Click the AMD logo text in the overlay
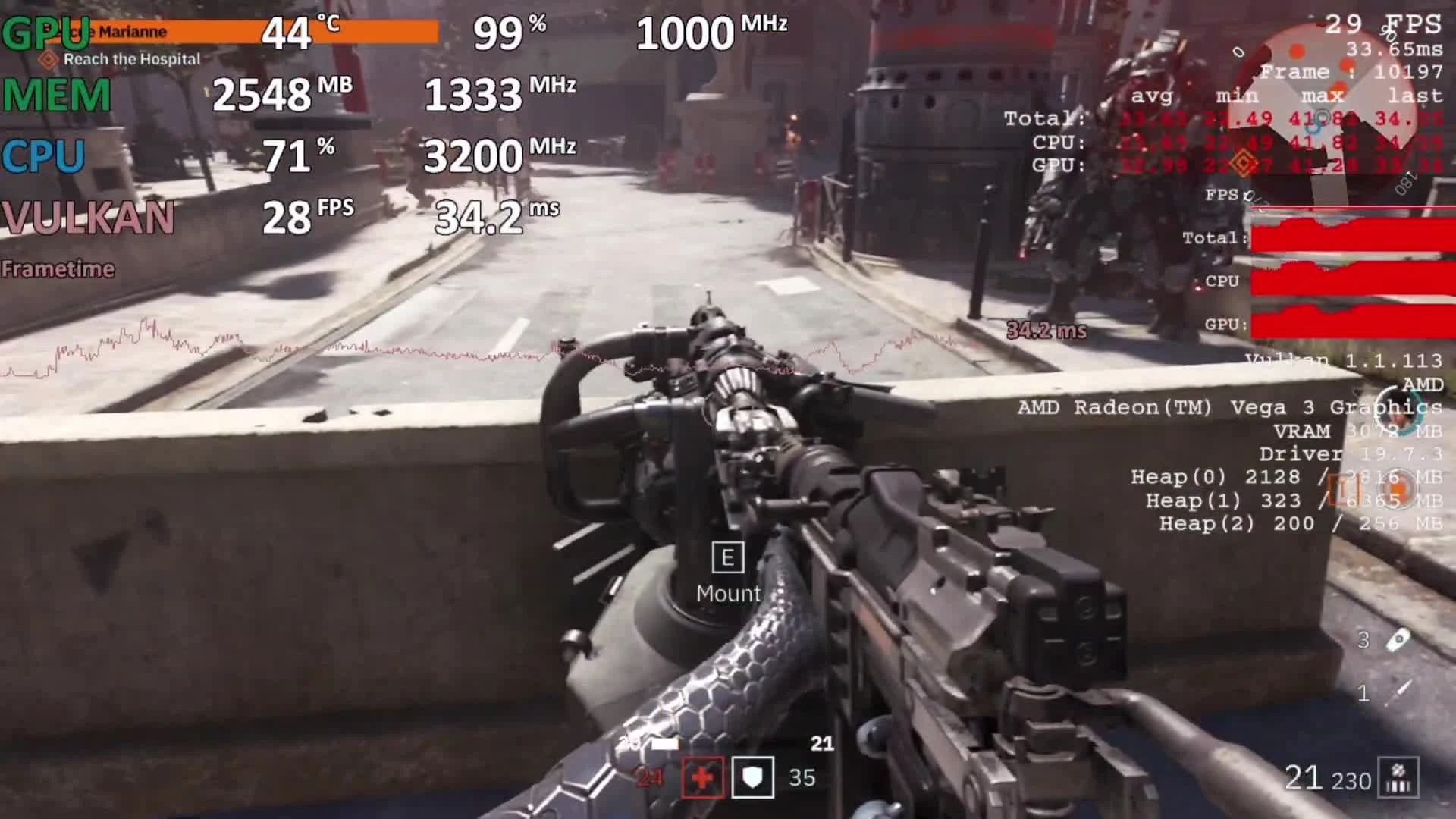This screenshot has height=819, width=1456. coord(1424,385)
